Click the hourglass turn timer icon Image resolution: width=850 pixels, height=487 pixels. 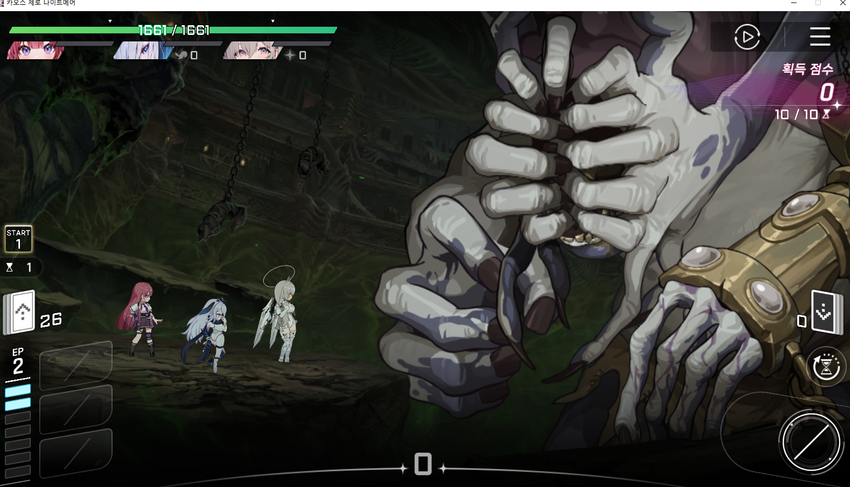[827, 367]
